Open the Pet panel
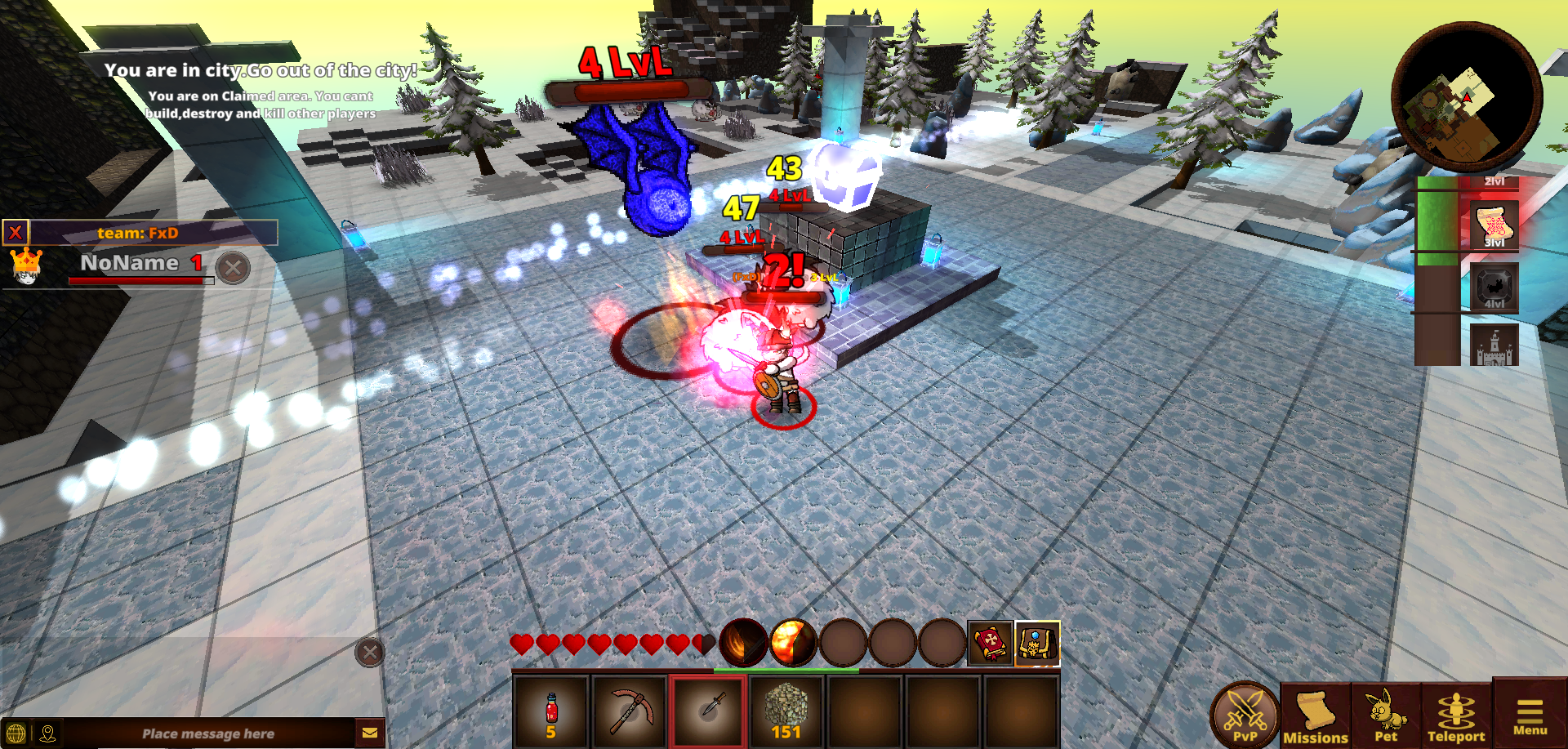 point(1385,715)
